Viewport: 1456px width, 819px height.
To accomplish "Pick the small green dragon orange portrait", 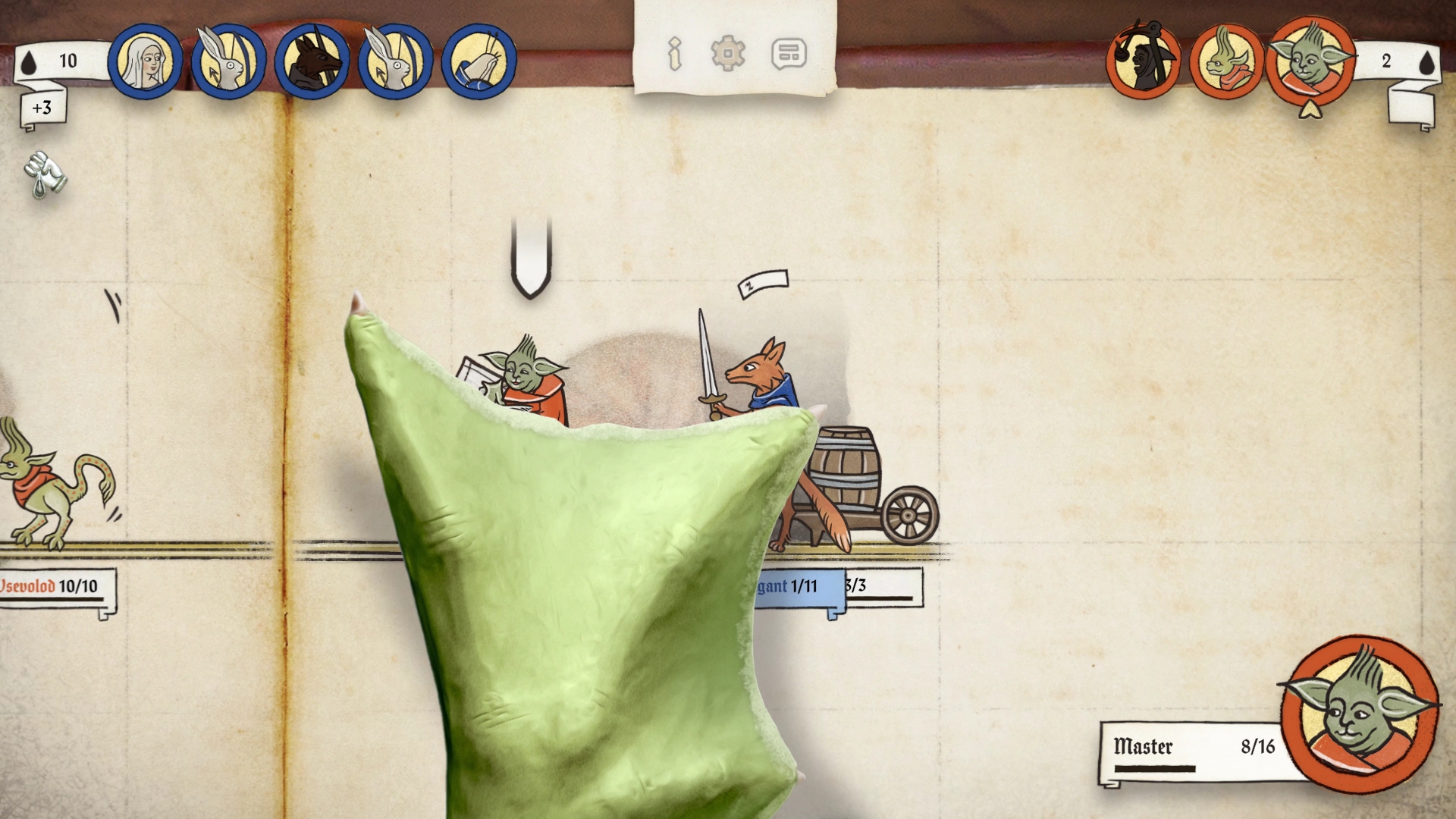I will [x=1226, y=61].
